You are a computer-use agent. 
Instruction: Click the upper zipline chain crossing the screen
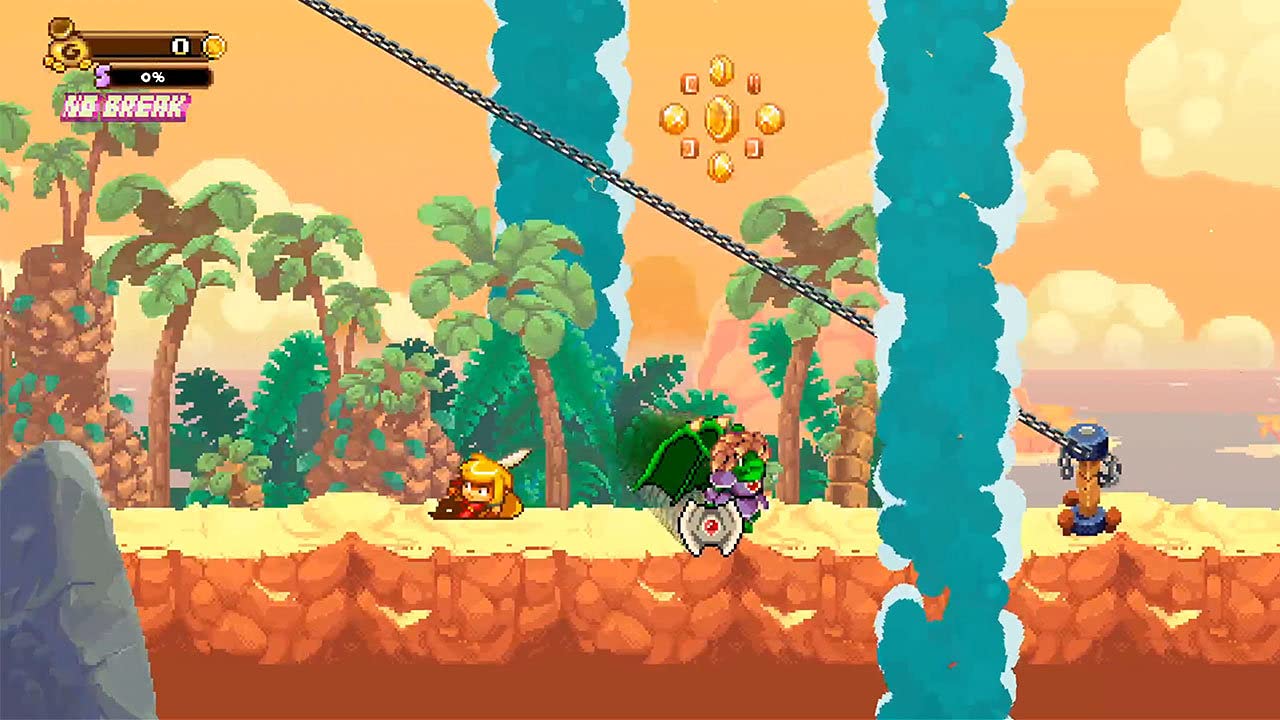(x=620, y=180)
